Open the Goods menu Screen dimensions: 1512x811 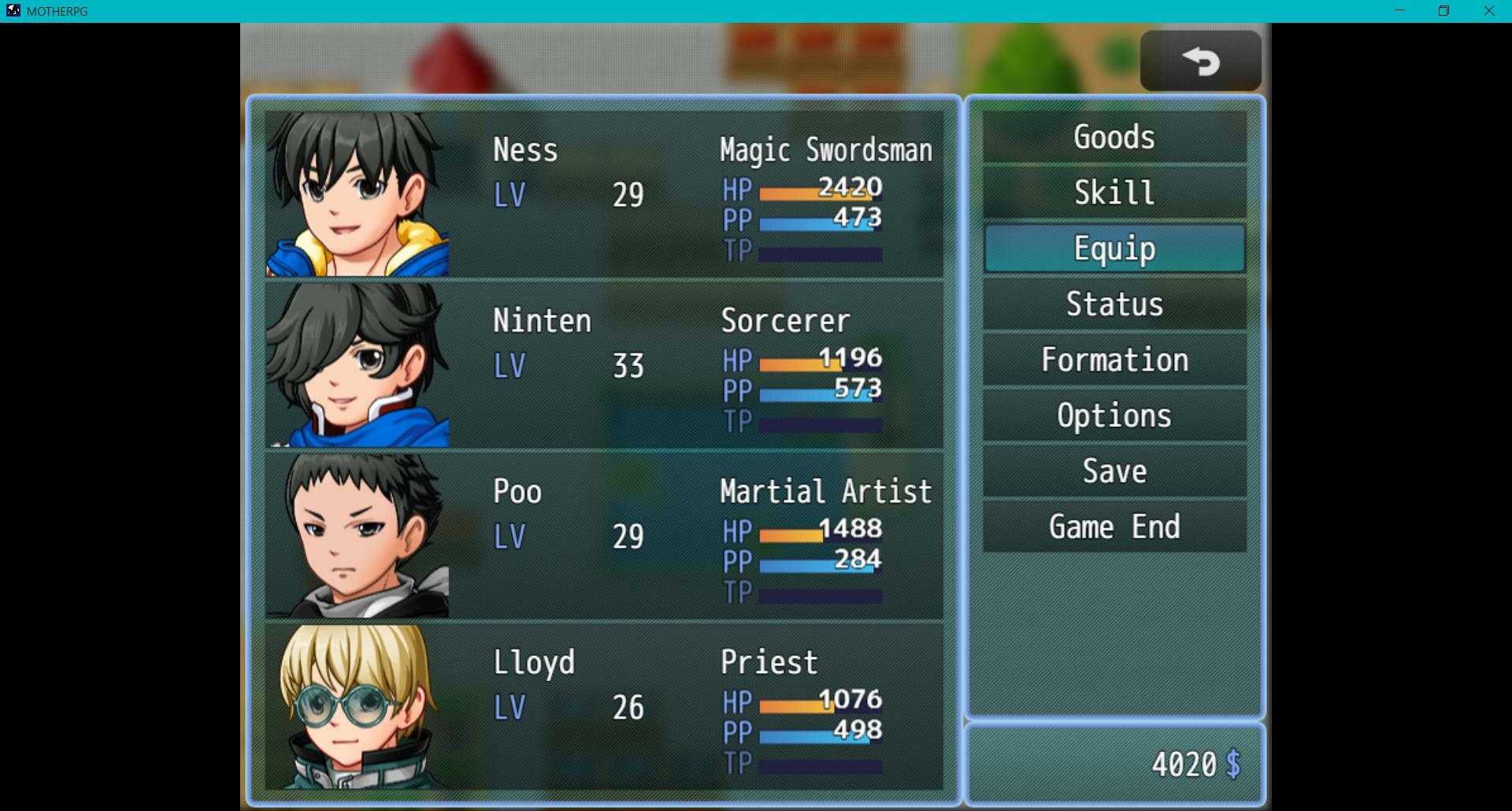click(1114, 137)
